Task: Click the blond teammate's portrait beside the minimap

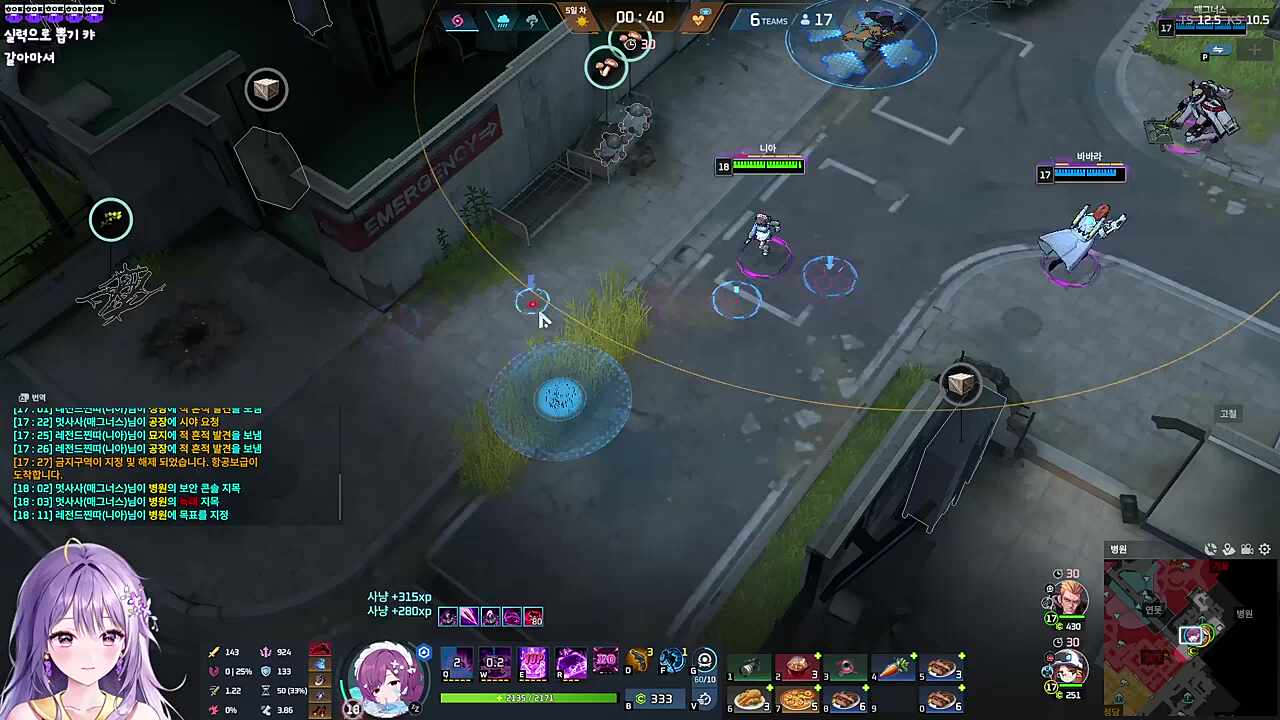Action: [1071, 597]
